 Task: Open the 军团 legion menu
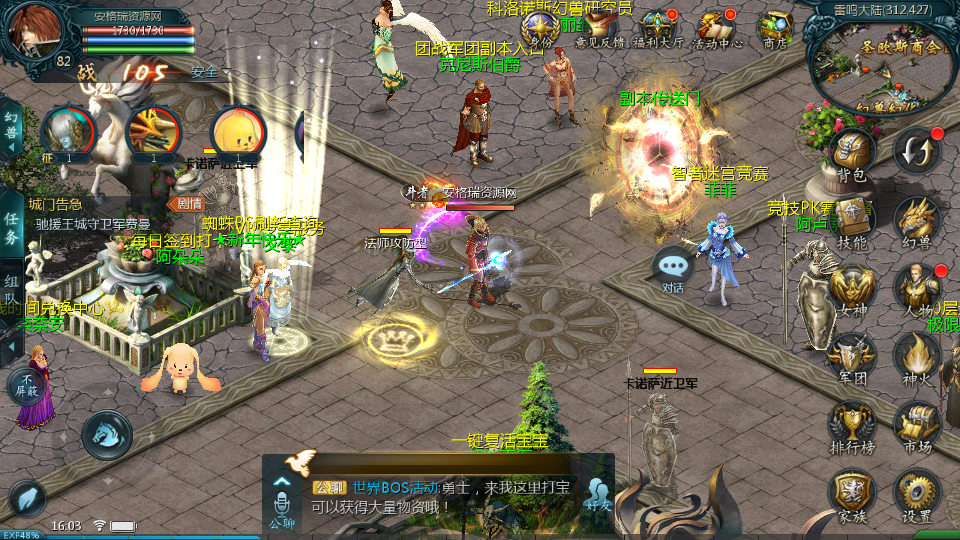(x=852, y=356)
